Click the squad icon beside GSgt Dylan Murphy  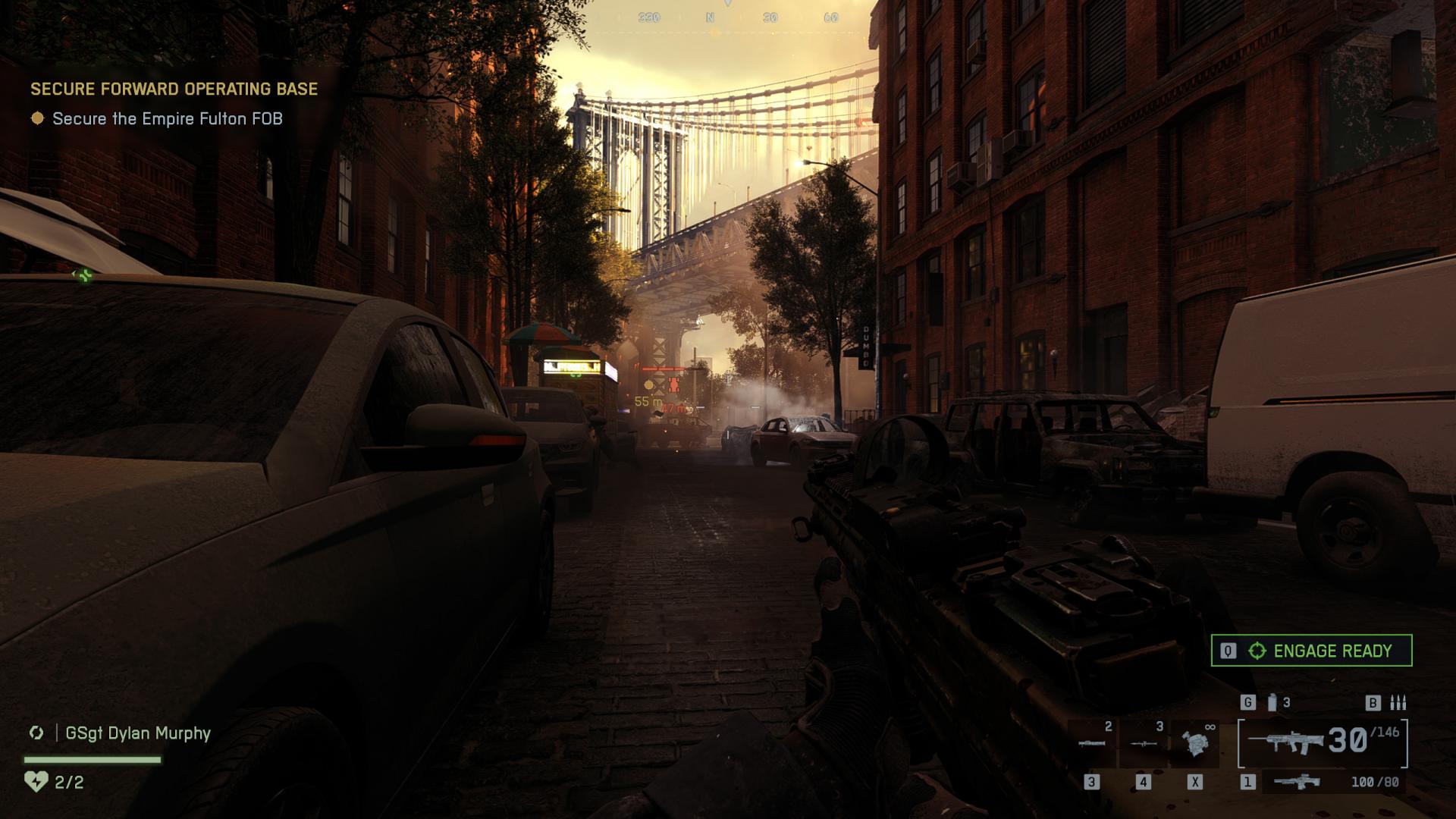pyautogui.click(x=36, y=733)
